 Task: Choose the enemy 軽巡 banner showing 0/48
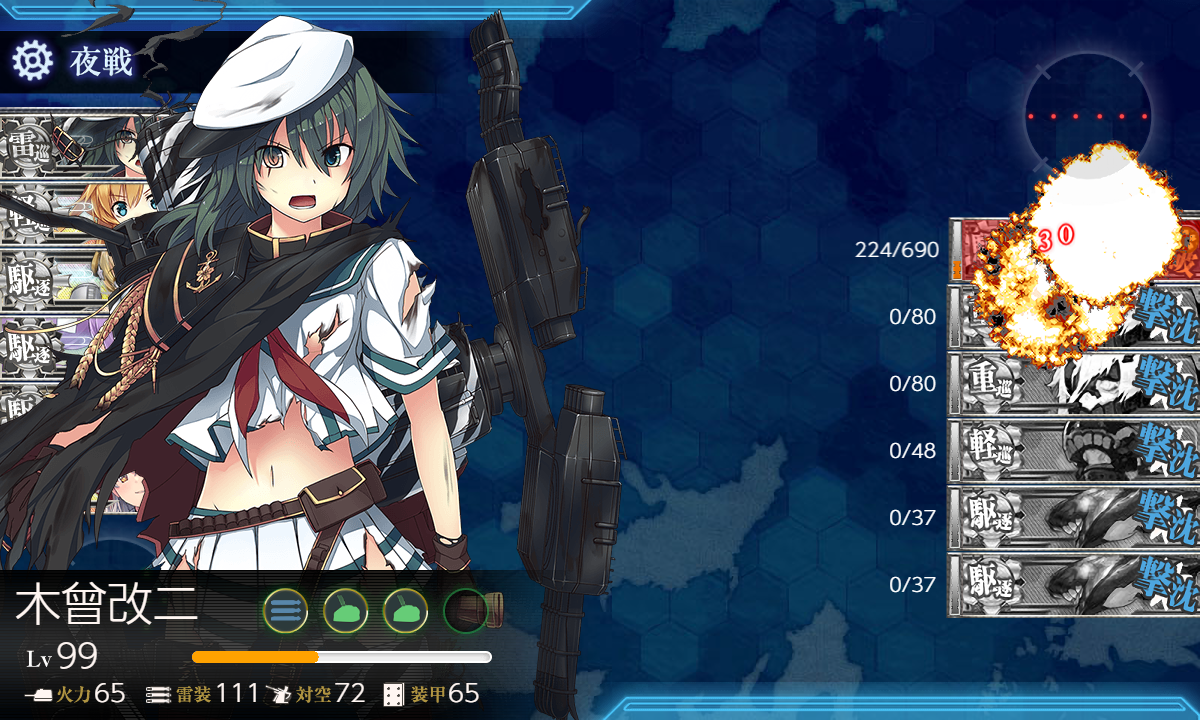pyautogui.click(x=1072, y=450)
